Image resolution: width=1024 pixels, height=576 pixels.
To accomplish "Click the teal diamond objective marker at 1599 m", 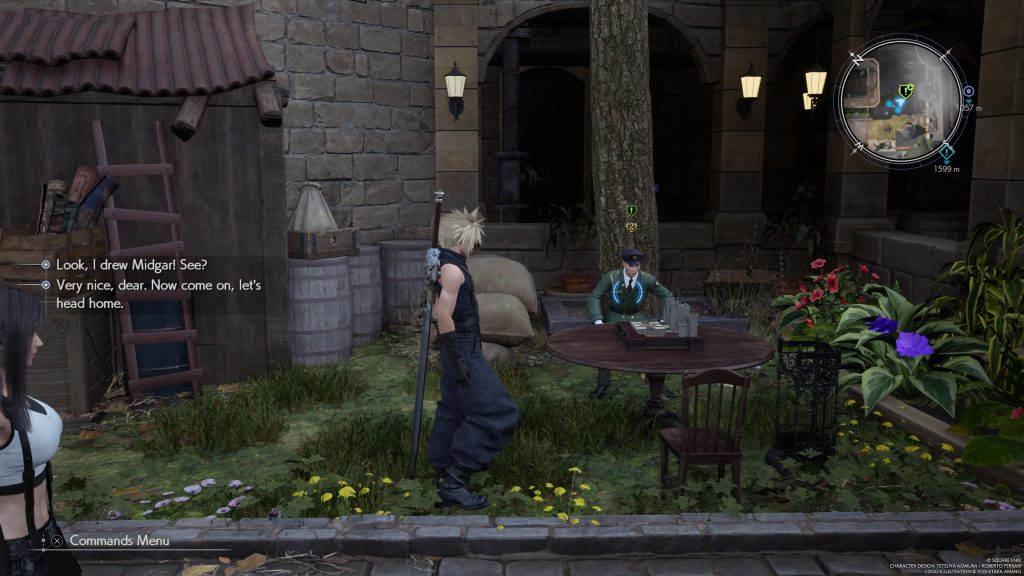I will pos(947,152).
